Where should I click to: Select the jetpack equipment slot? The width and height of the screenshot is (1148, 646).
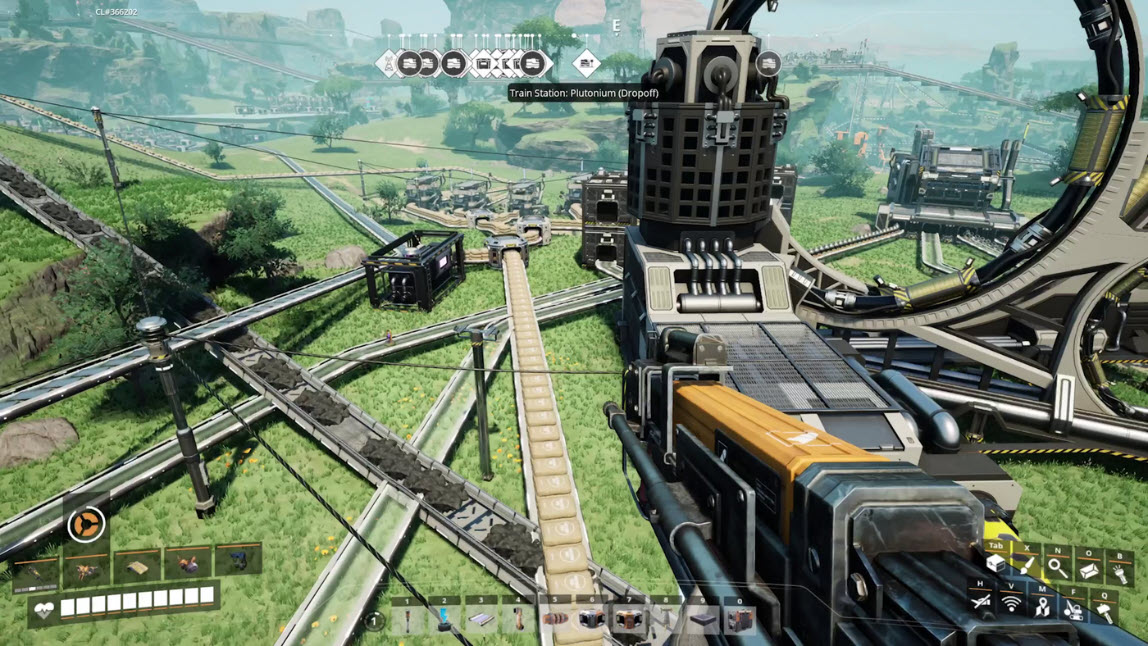pos(188,564)
